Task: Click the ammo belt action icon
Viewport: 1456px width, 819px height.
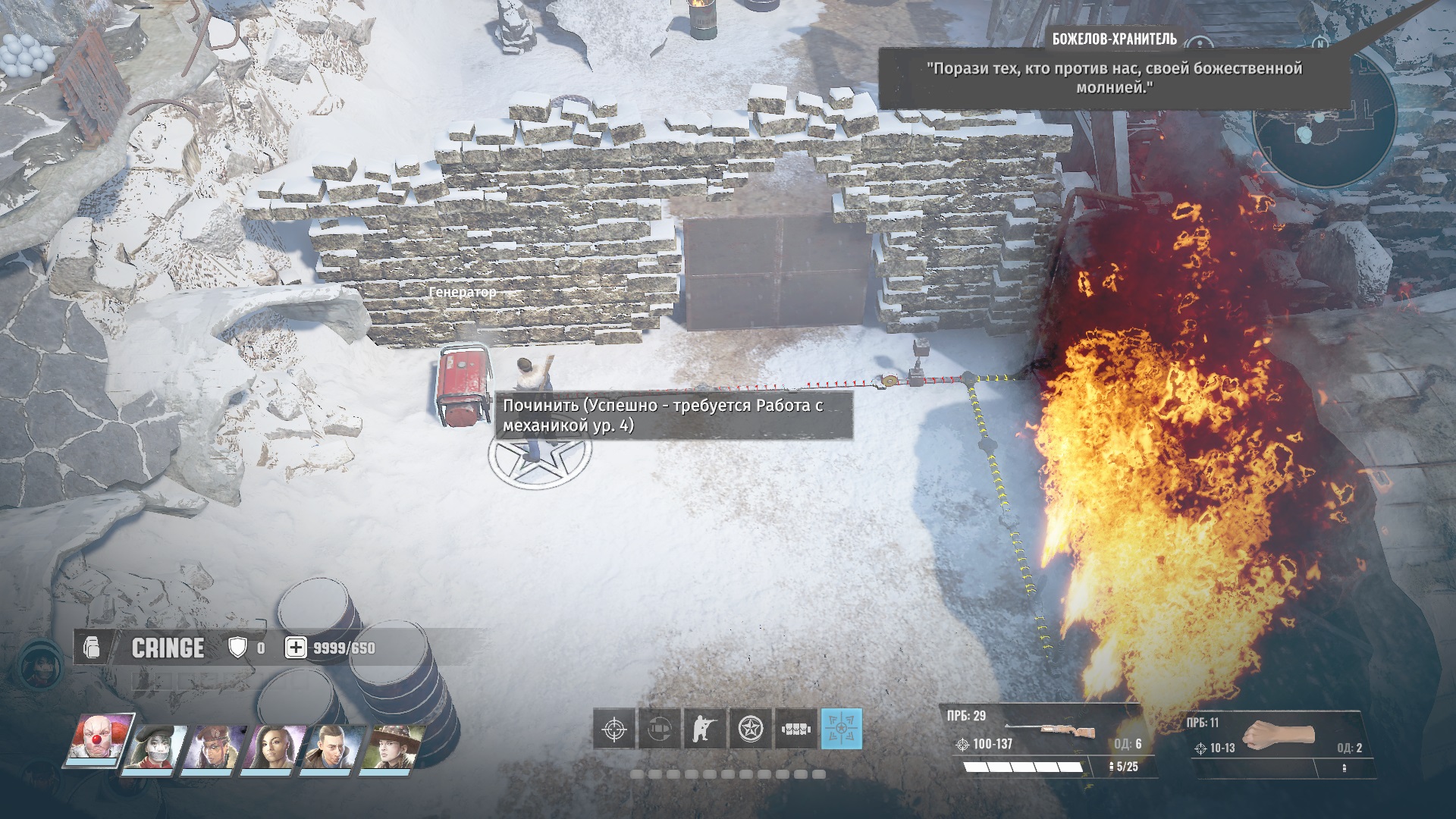Action: pos(795,730)
